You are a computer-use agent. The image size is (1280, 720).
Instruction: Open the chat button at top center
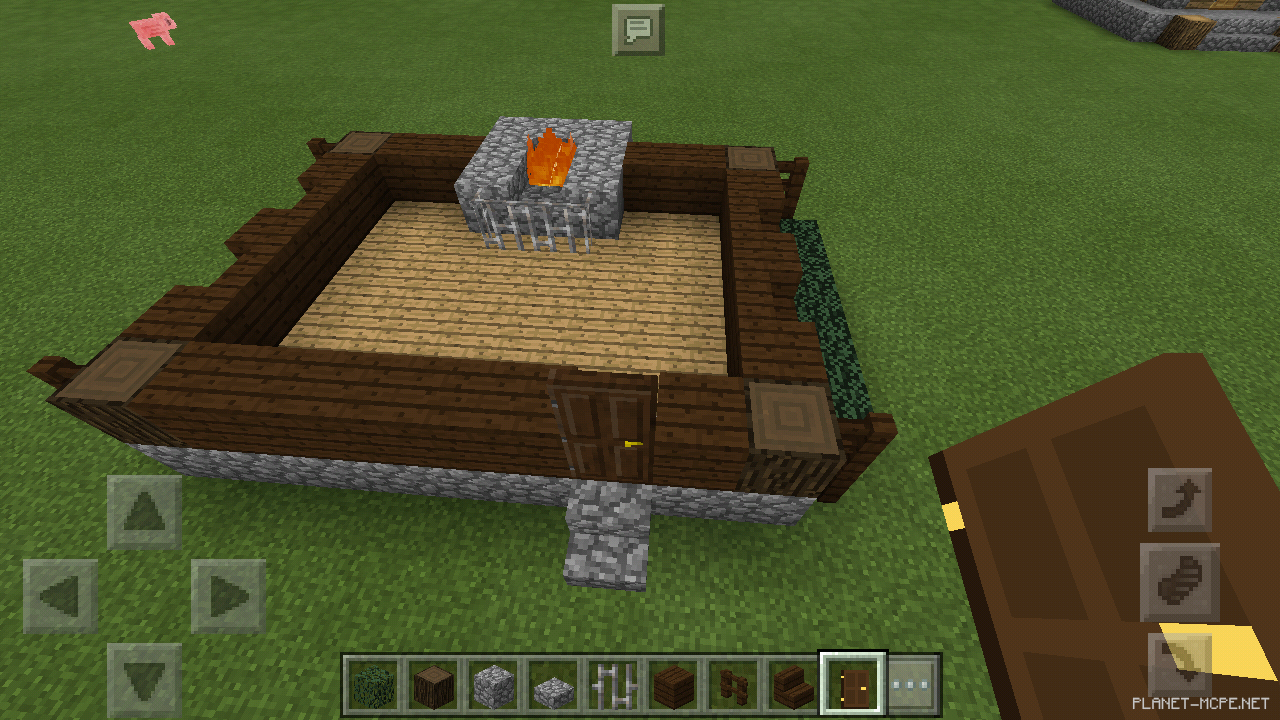click(x=638, y=31)
